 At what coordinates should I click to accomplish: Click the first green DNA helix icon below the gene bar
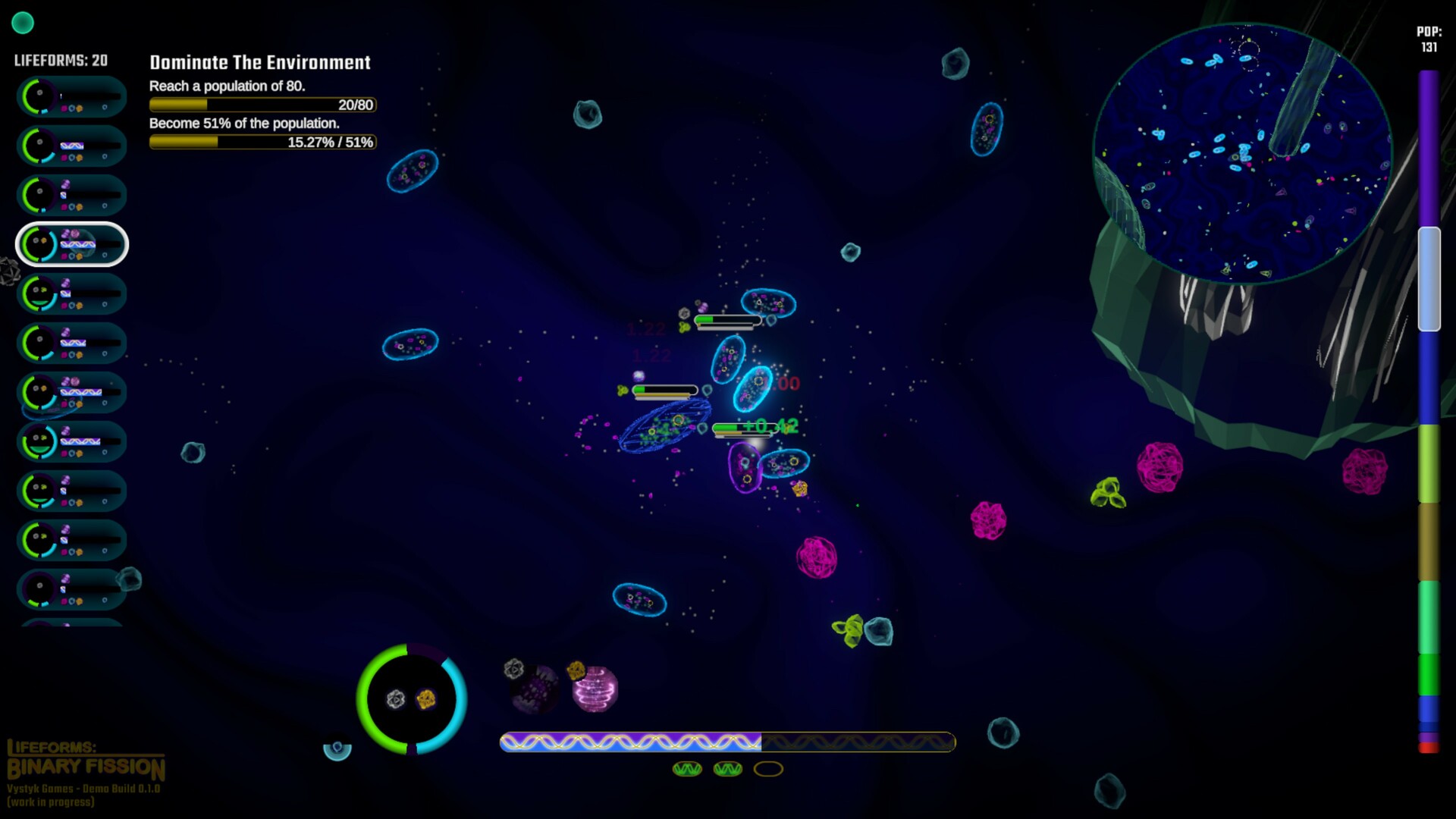click(689, 769)
